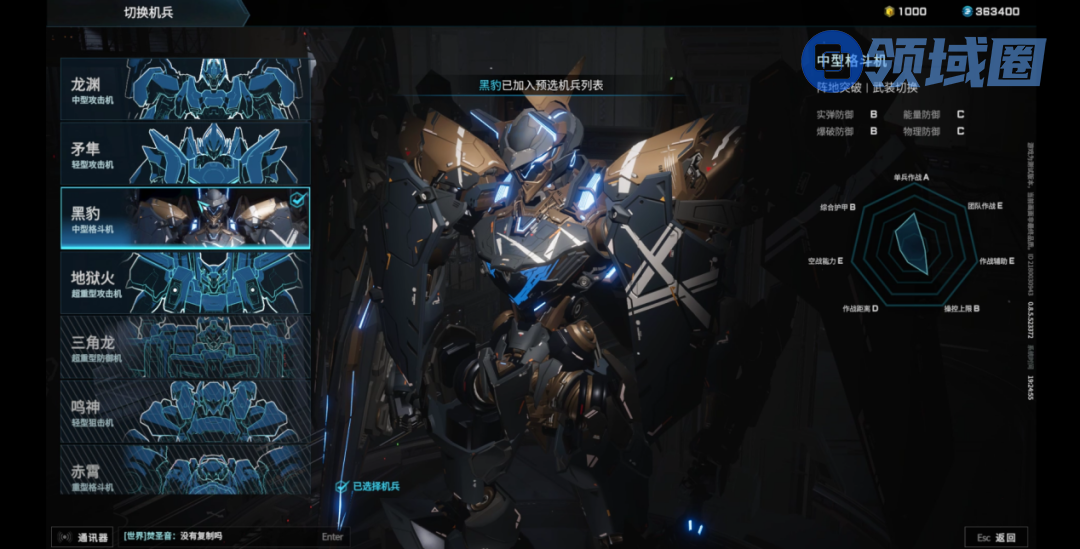The height and width of the screenshot is (549, 1080).
Task: Select the 鸣神 light sniper mech
Action: point(185,411)
